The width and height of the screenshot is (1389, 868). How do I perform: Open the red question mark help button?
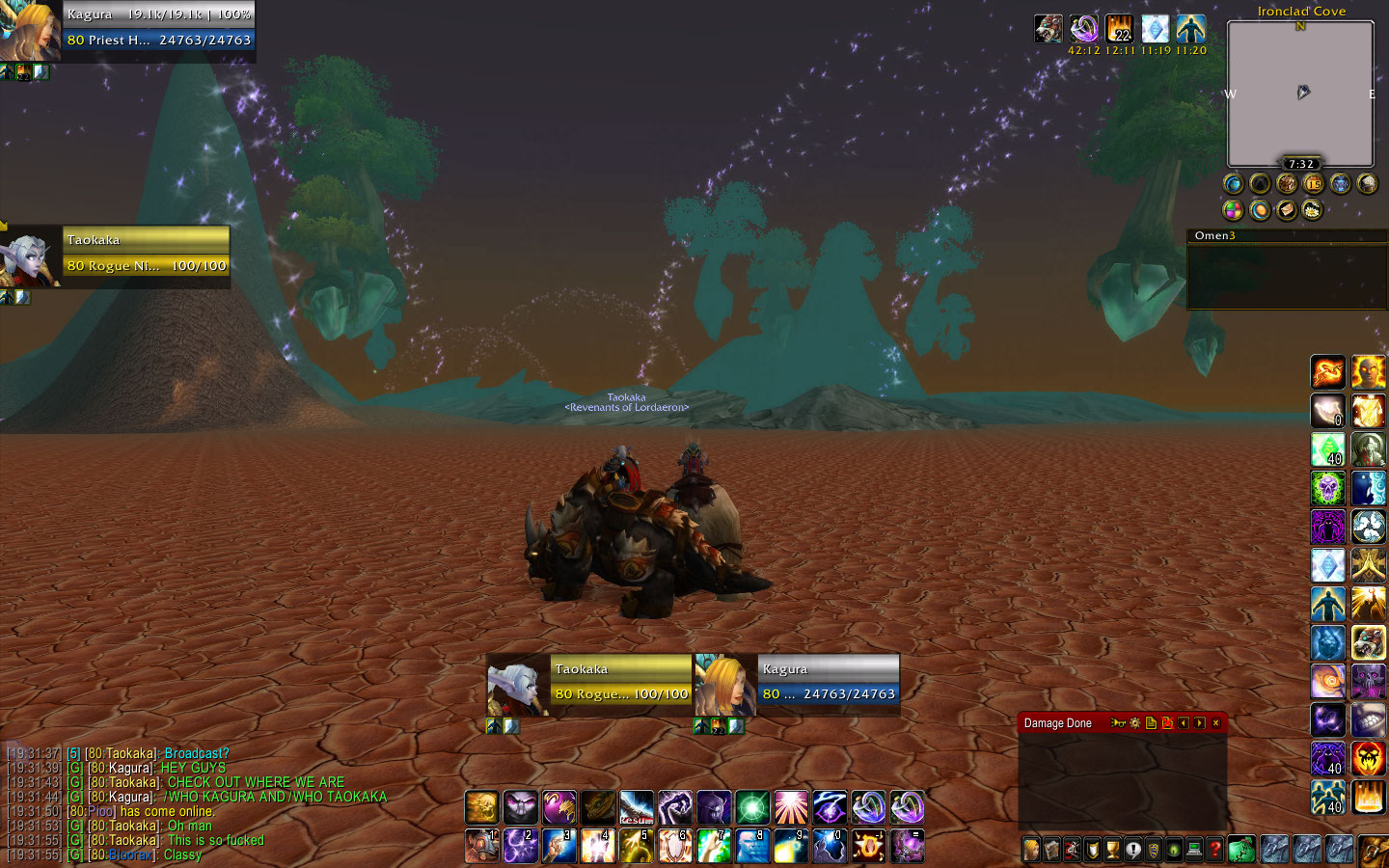tap(1214, 850)
